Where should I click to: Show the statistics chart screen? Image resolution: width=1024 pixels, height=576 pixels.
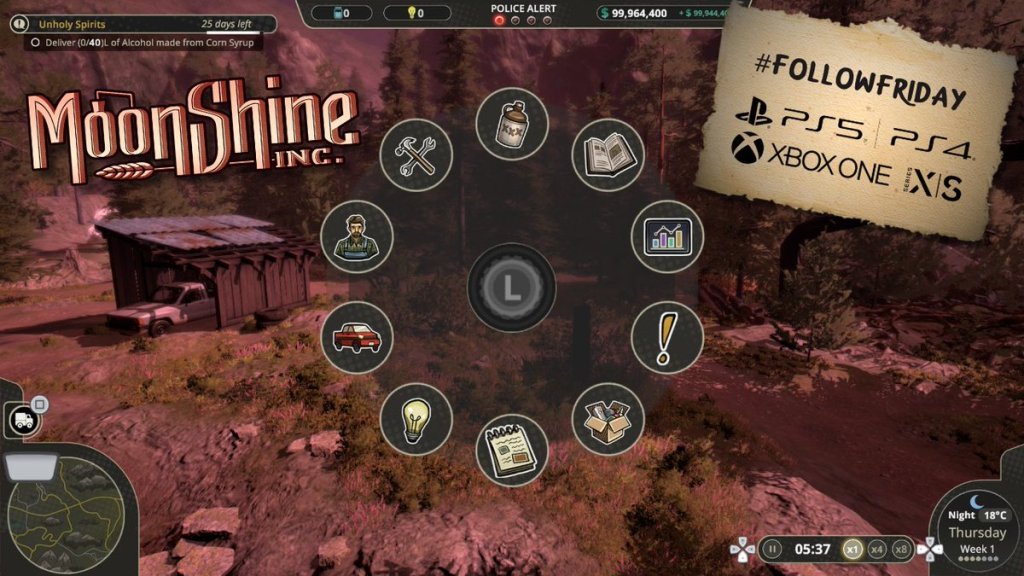667,236
